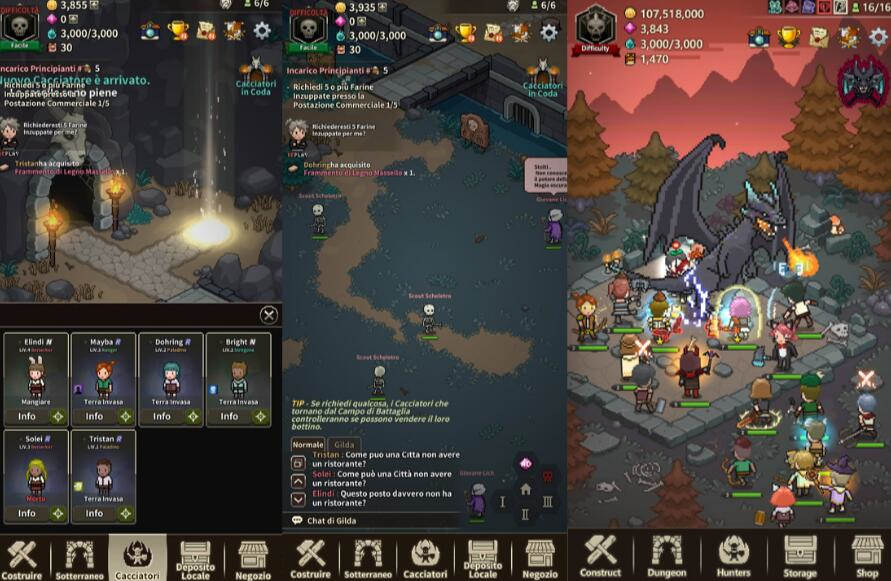Open the Construct menu
Image resolution: width=891 pixels, height=581 pixels.
[600, 555]
